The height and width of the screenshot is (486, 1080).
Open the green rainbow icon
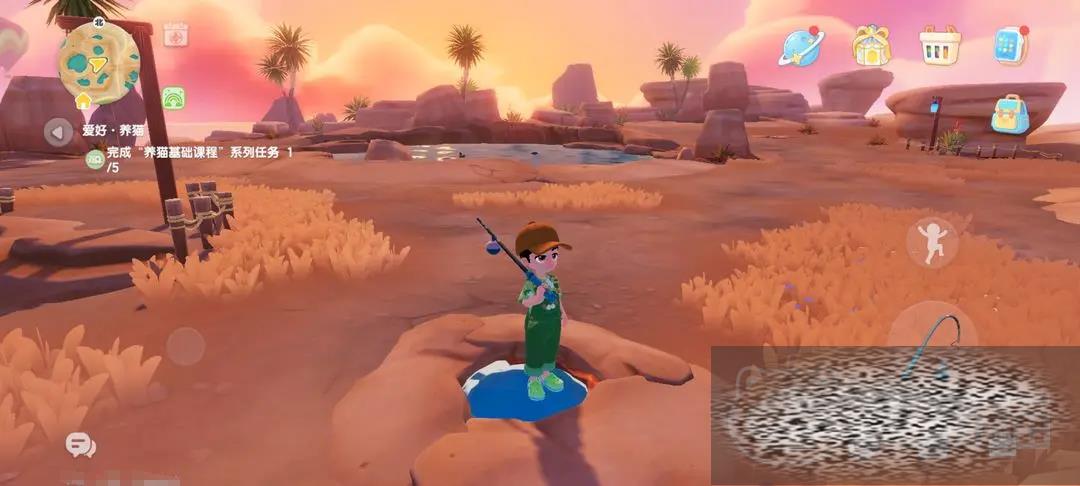coord(174,98)
